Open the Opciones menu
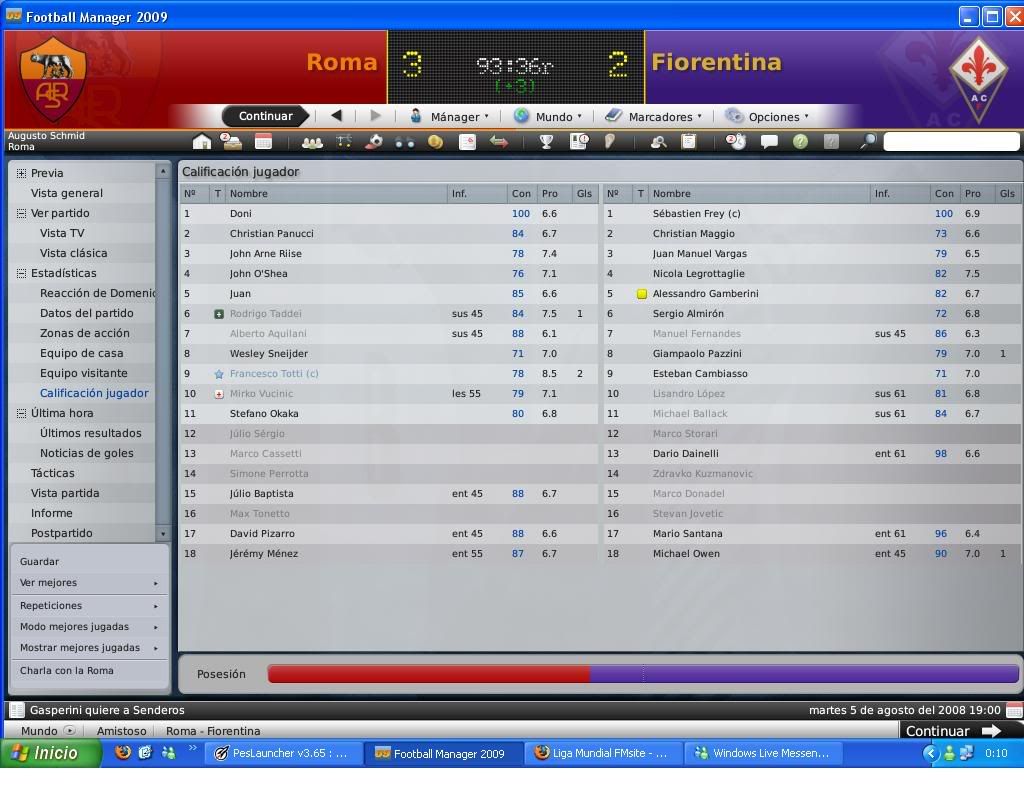Image resolution: width=1024 pixels, height=791 pixels. pos(768,116)
